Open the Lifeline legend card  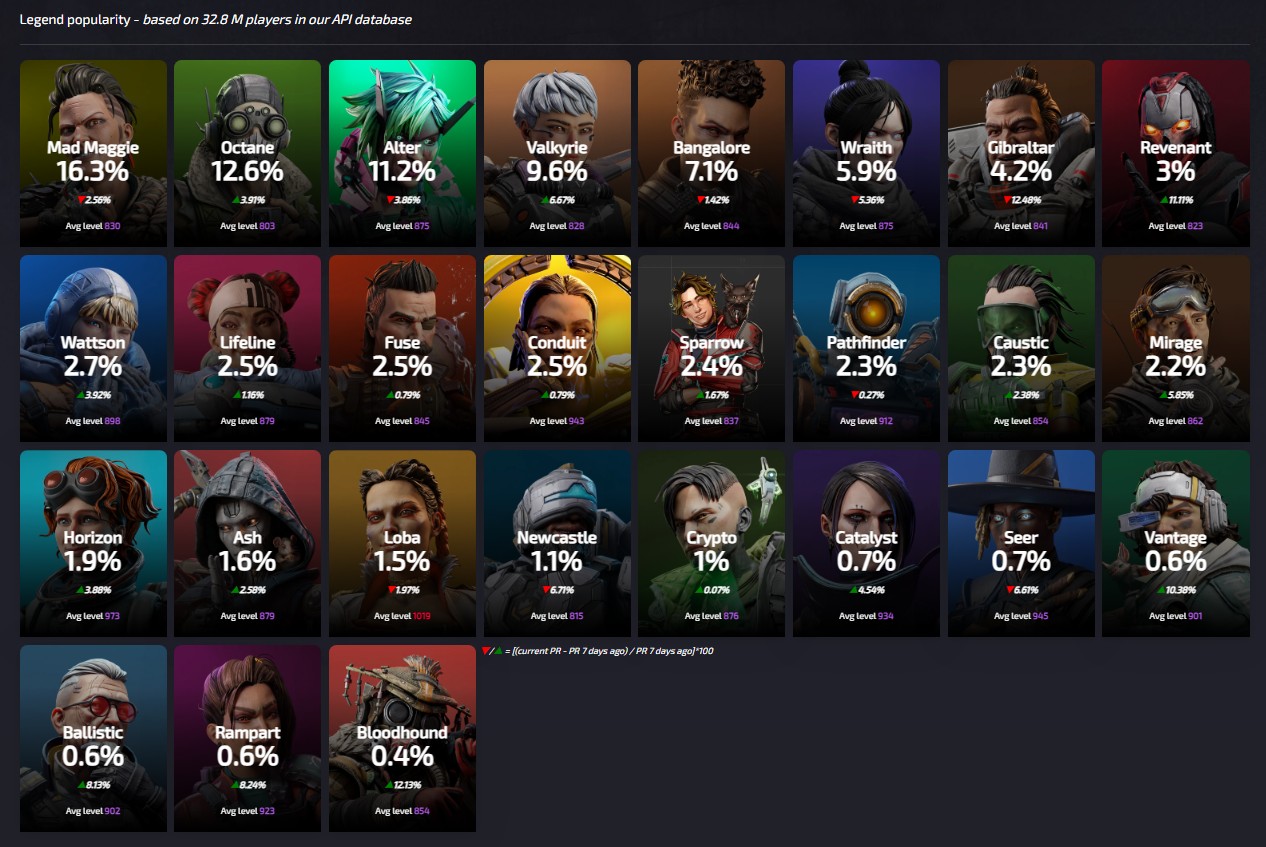[x=247, y=348]
